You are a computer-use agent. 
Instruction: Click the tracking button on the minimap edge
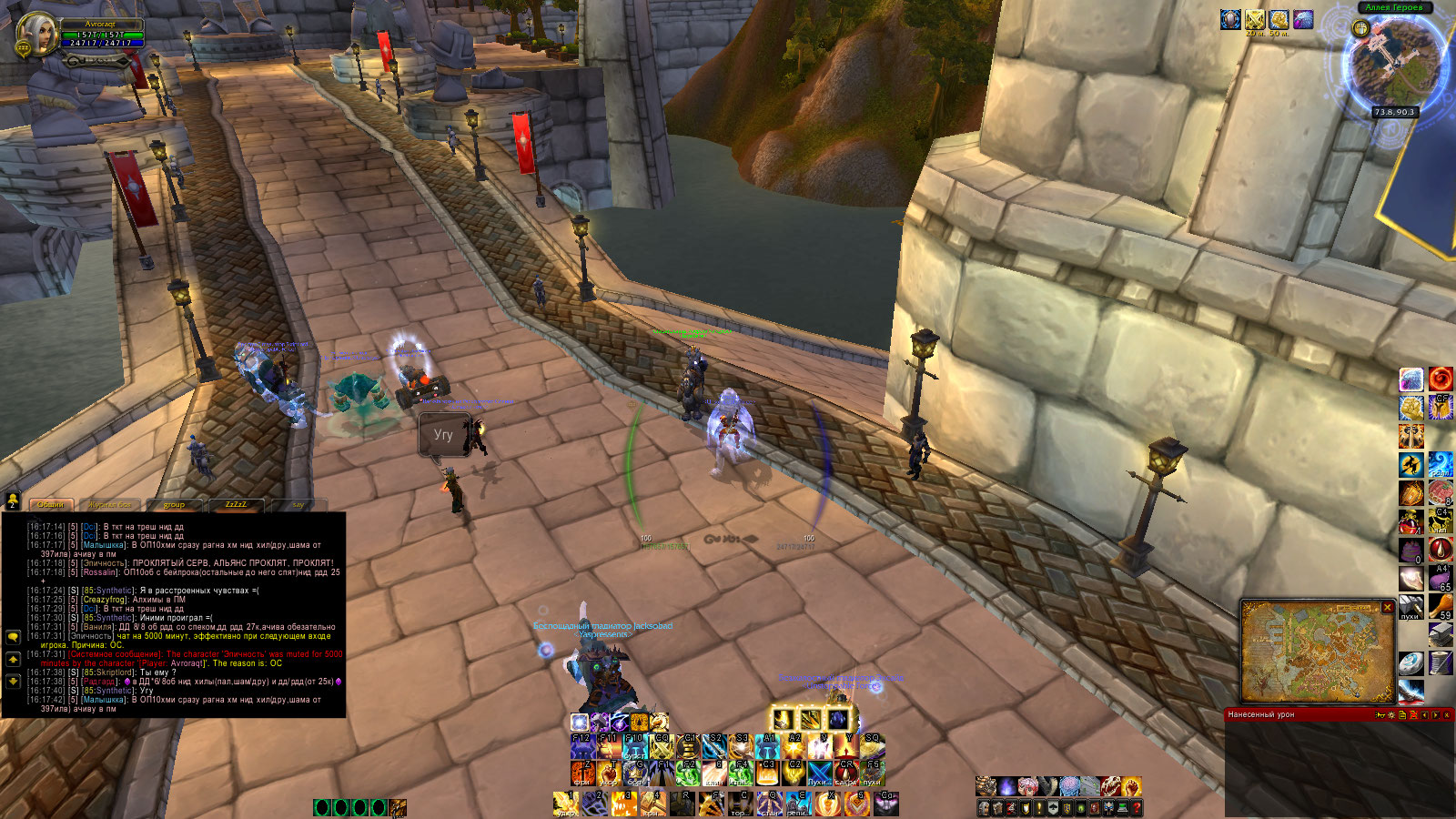click(1360, 28)
